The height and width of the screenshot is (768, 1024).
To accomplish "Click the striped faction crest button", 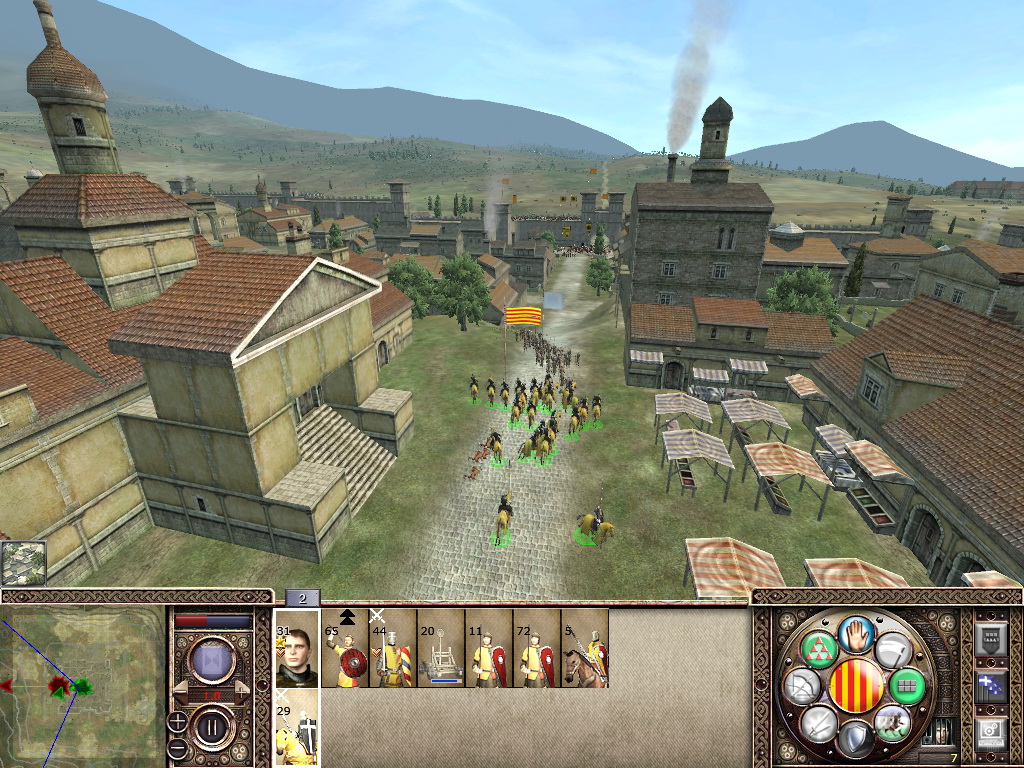I will coord(857,686).
